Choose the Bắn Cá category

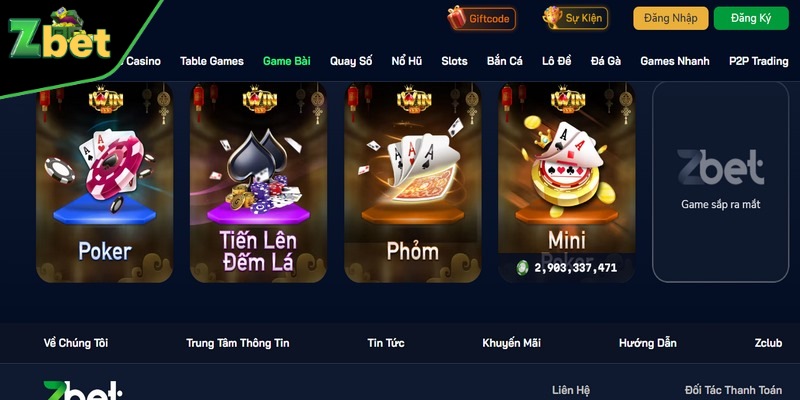(505, 61)
